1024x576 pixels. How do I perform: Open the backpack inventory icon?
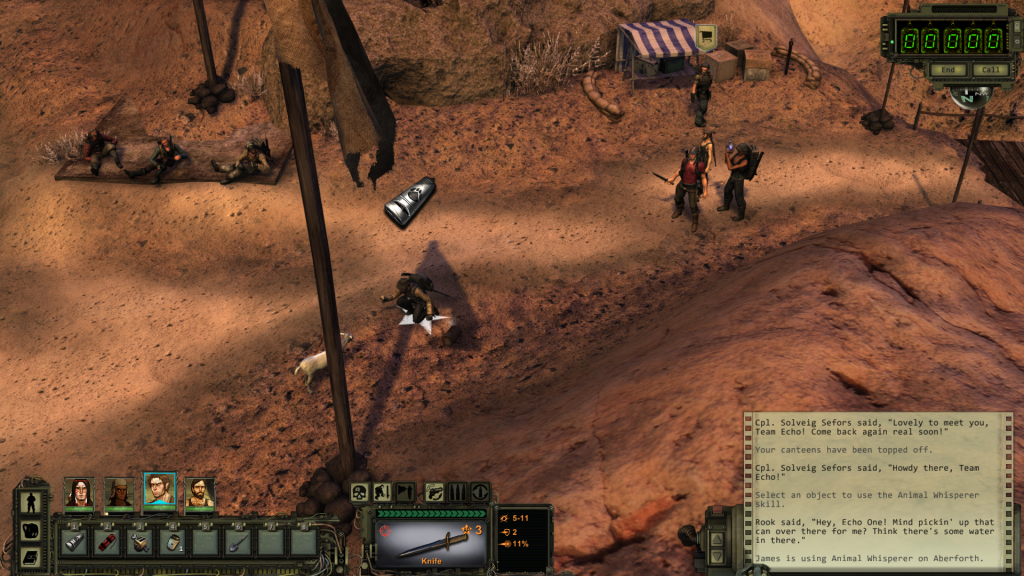click(30, 530)
